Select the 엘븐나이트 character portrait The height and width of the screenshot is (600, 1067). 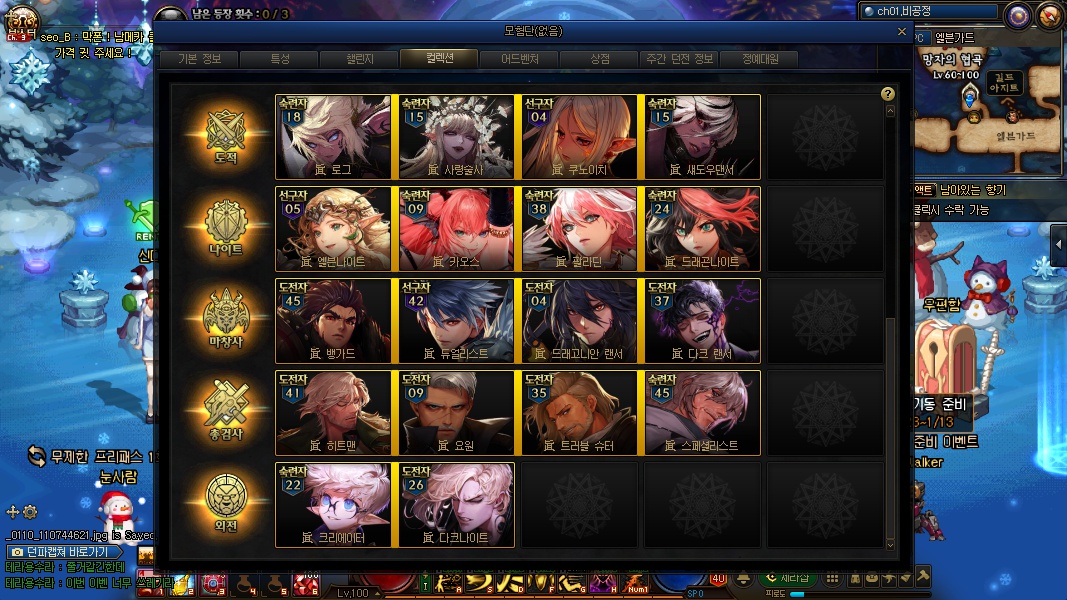(x=333, y=228)
